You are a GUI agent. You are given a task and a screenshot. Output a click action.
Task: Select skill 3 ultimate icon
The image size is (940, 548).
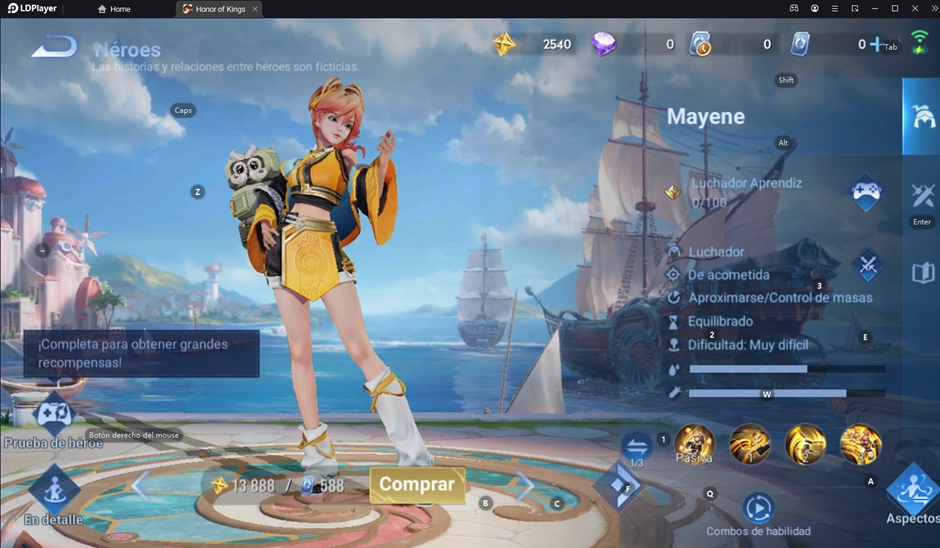coord(860,444)
